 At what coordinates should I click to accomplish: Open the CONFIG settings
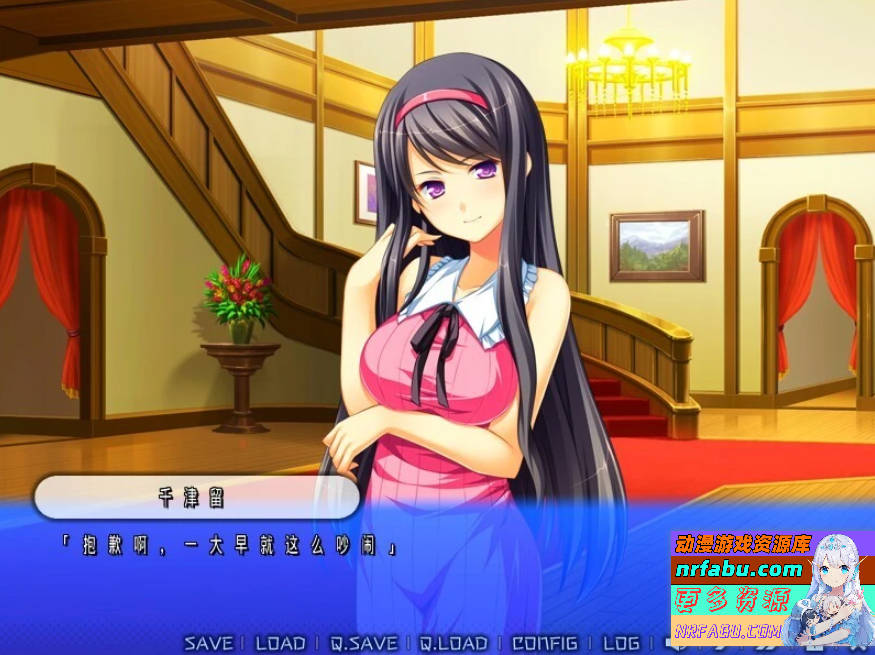tap(544, 643)
